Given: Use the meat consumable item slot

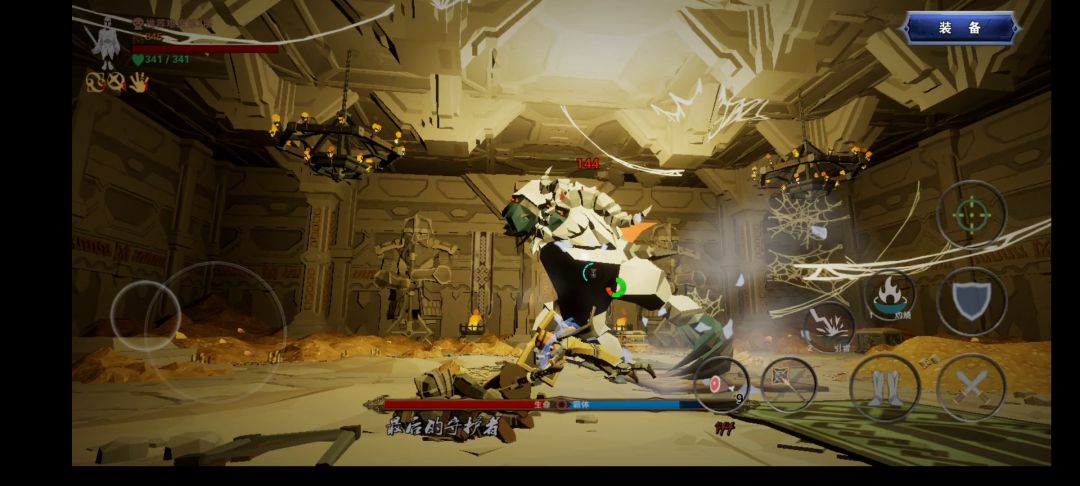Looking at the screenshot, I should pyautogui.click(x=721, y=385).
